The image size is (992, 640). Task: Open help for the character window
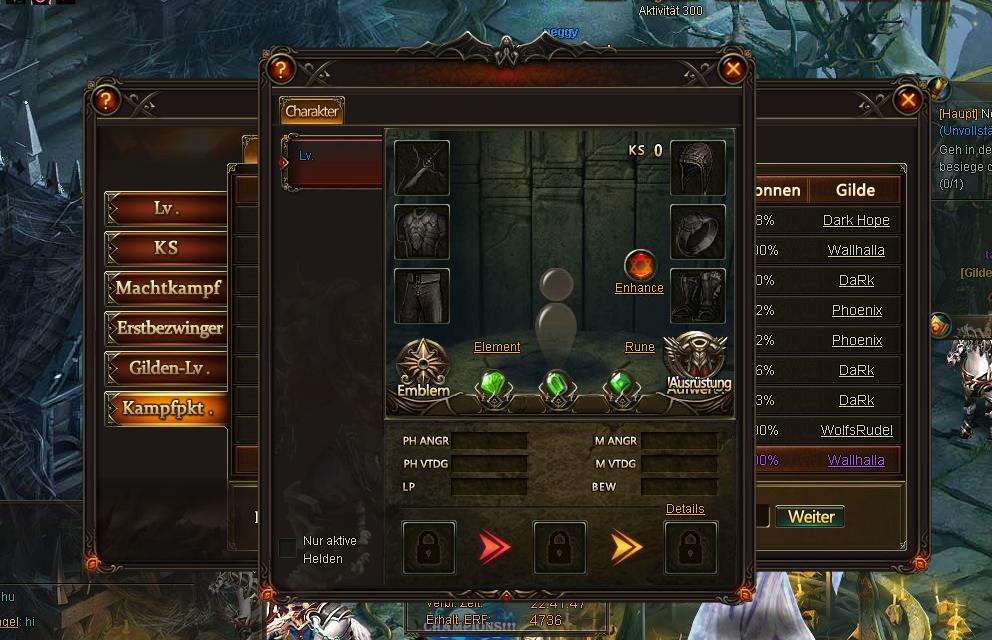(281, 69)
